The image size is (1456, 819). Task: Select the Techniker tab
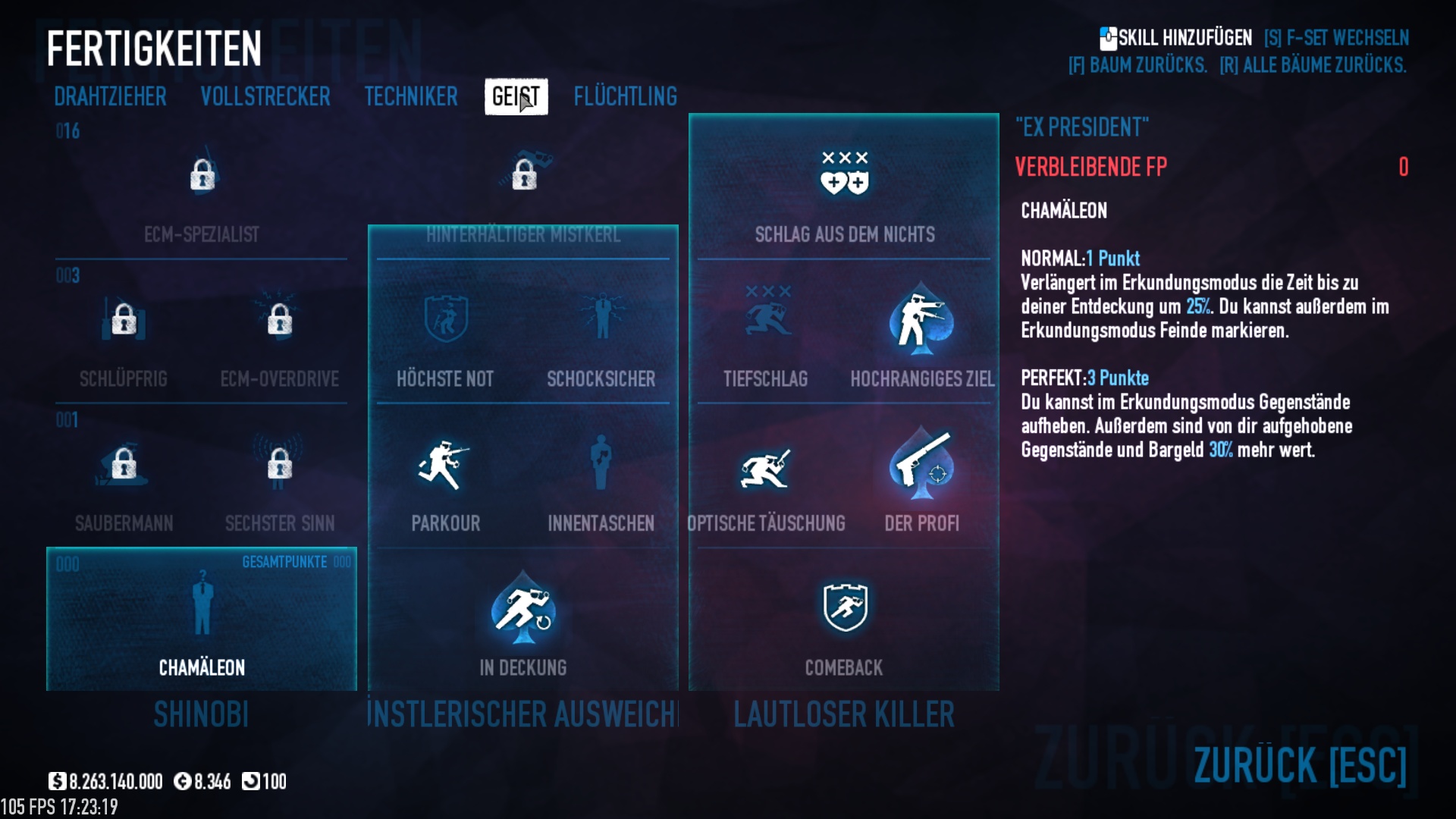411,96
